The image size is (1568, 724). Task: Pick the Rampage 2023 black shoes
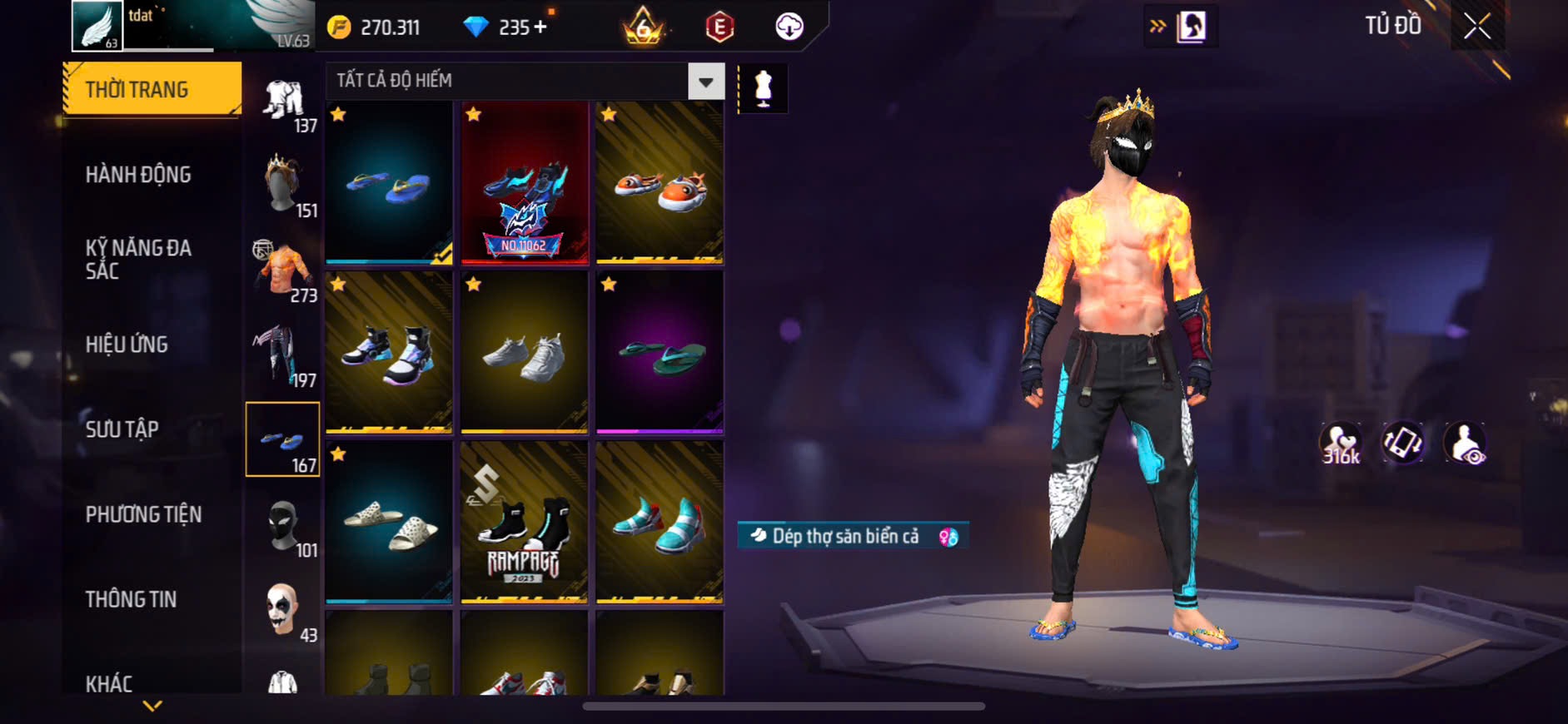point(524,522)
